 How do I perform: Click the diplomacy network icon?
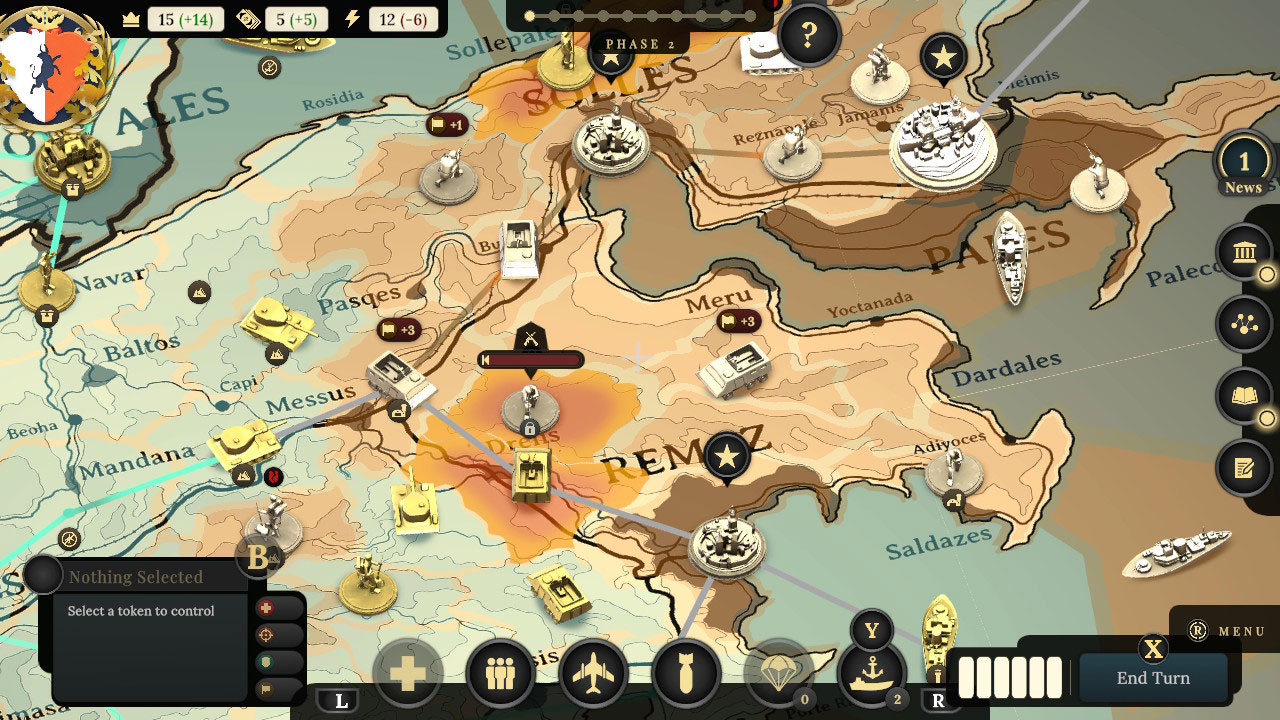(1243, 325)
